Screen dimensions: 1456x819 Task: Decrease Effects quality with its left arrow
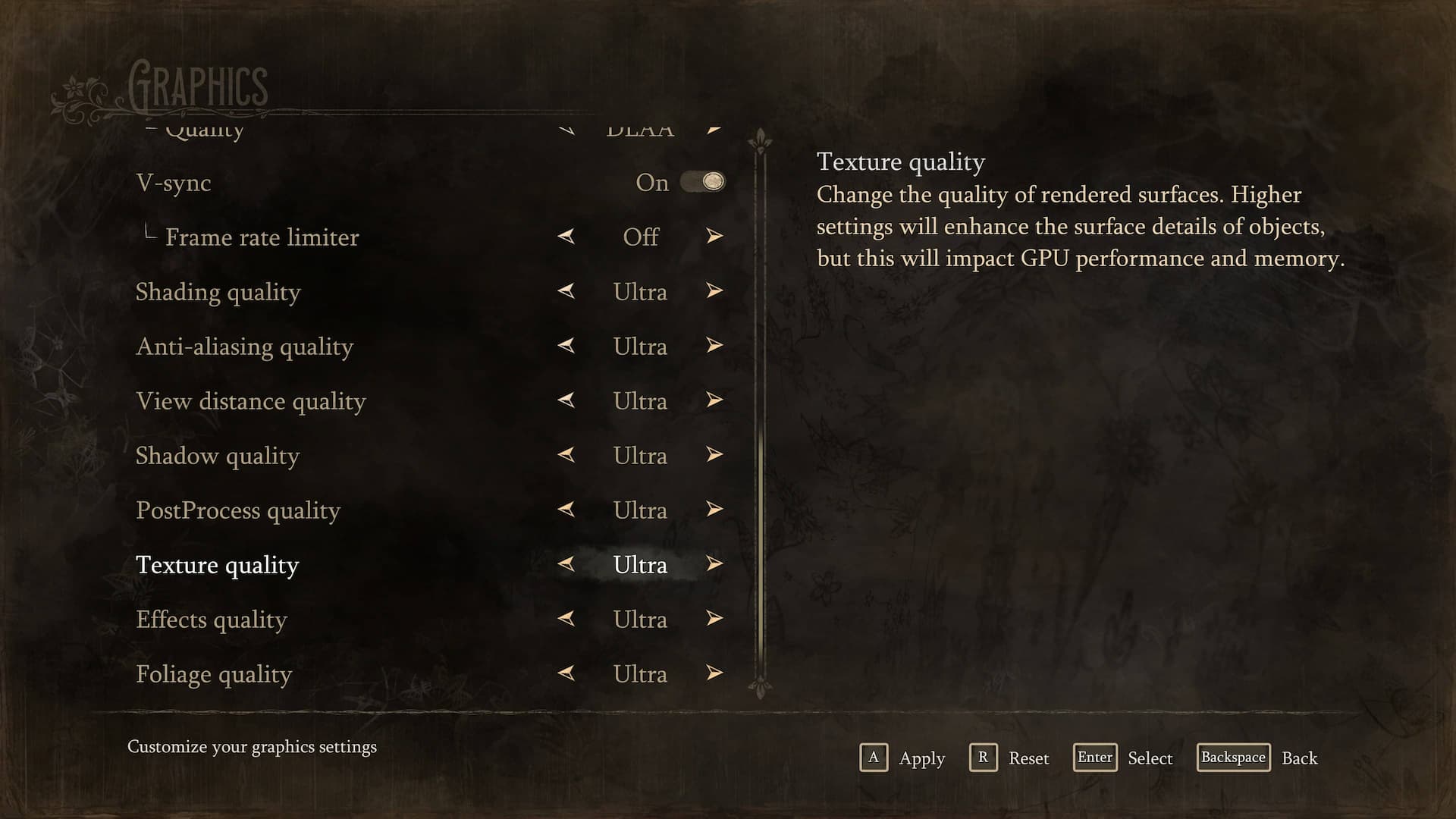pyautogui.click(x=566, y=619)
